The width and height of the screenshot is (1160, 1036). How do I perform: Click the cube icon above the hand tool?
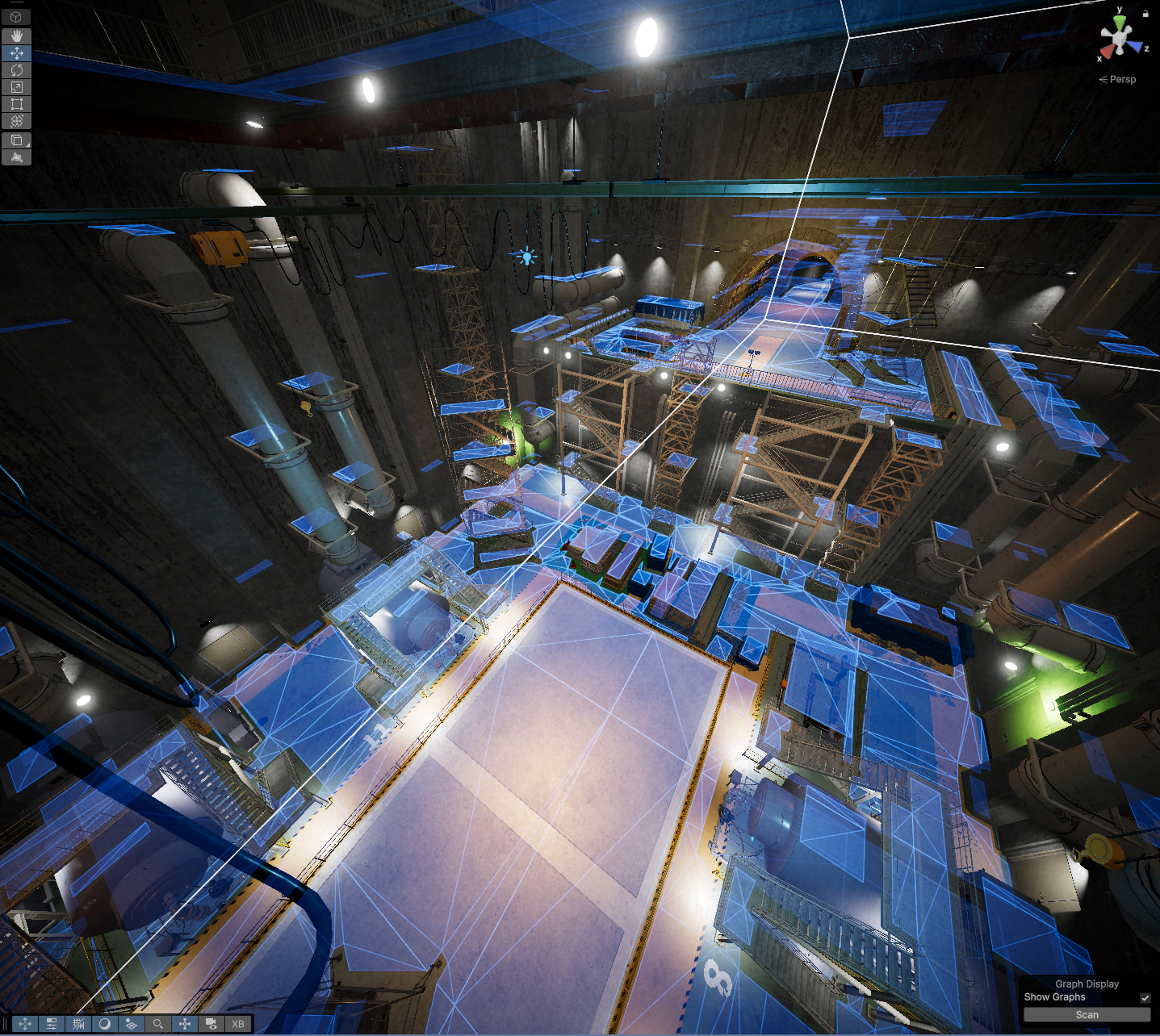coord(15,17)
